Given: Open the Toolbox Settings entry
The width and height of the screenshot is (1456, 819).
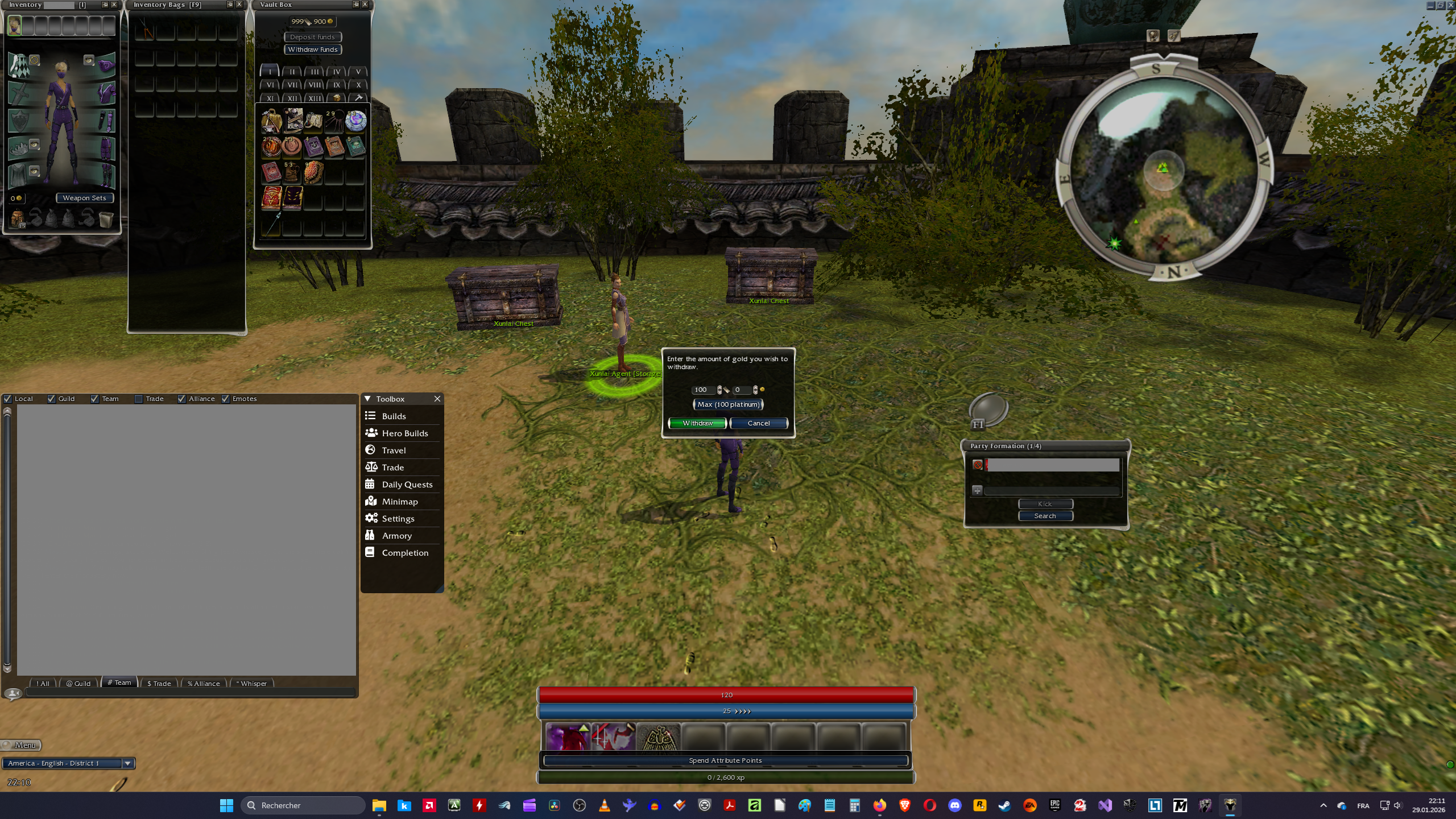Looking at the screenshot, I should (398, 519).
